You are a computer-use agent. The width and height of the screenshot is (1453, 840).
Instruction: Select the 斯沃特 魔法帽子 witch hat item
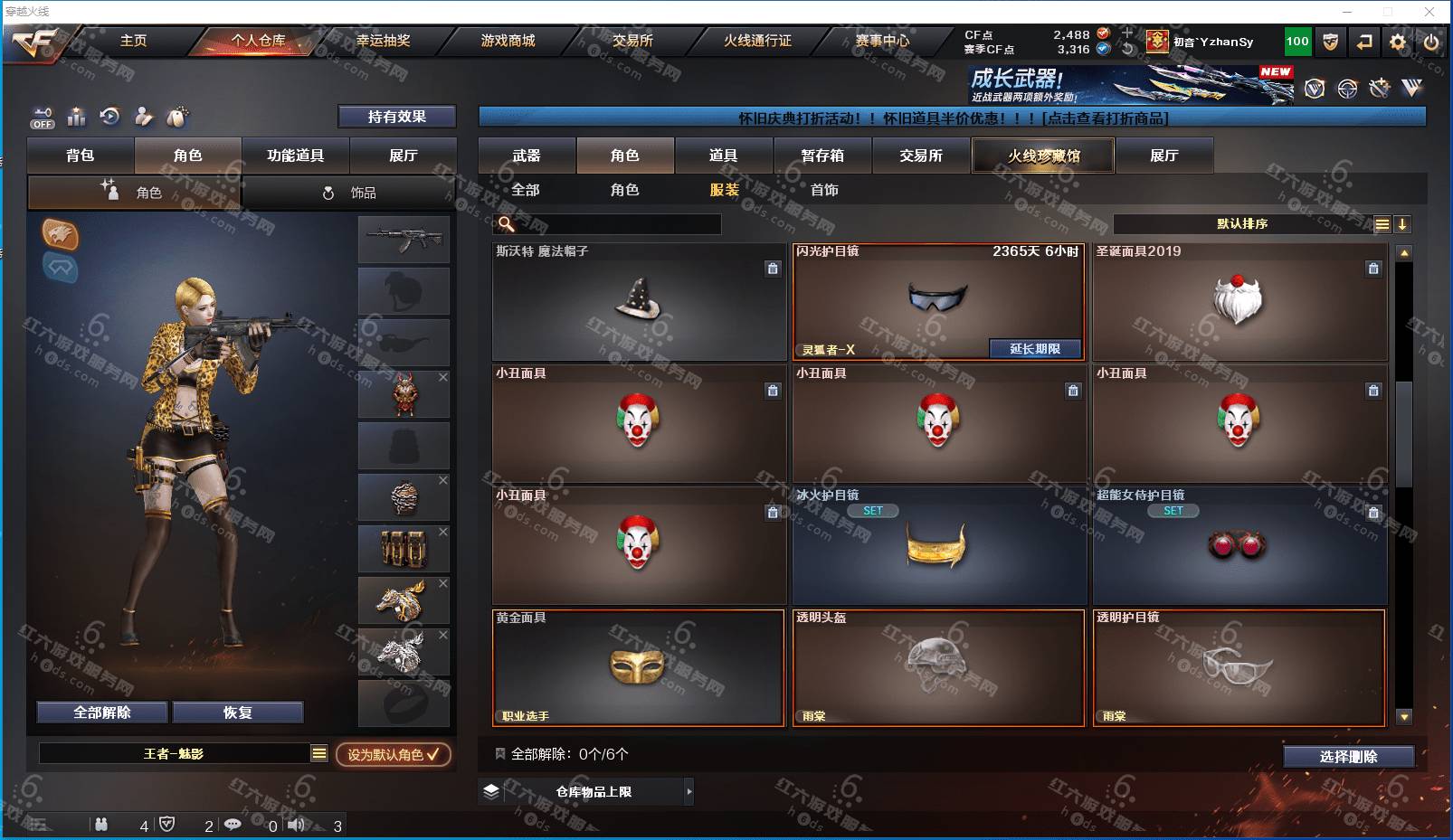coord(639,302)
